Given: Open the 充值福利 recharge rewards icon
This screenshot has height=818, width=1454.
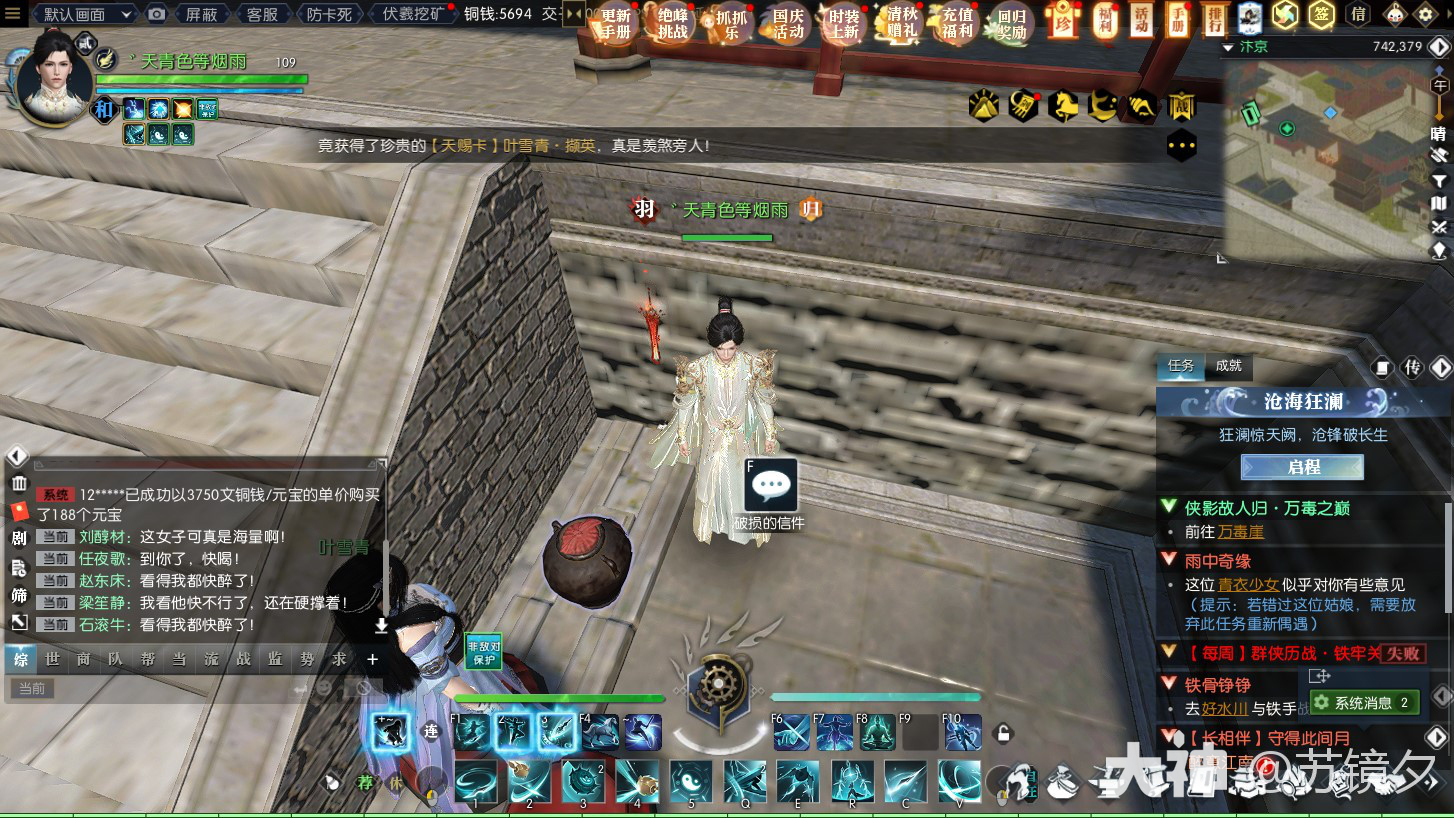Looking at the screenshot, I should coord(957,23).
